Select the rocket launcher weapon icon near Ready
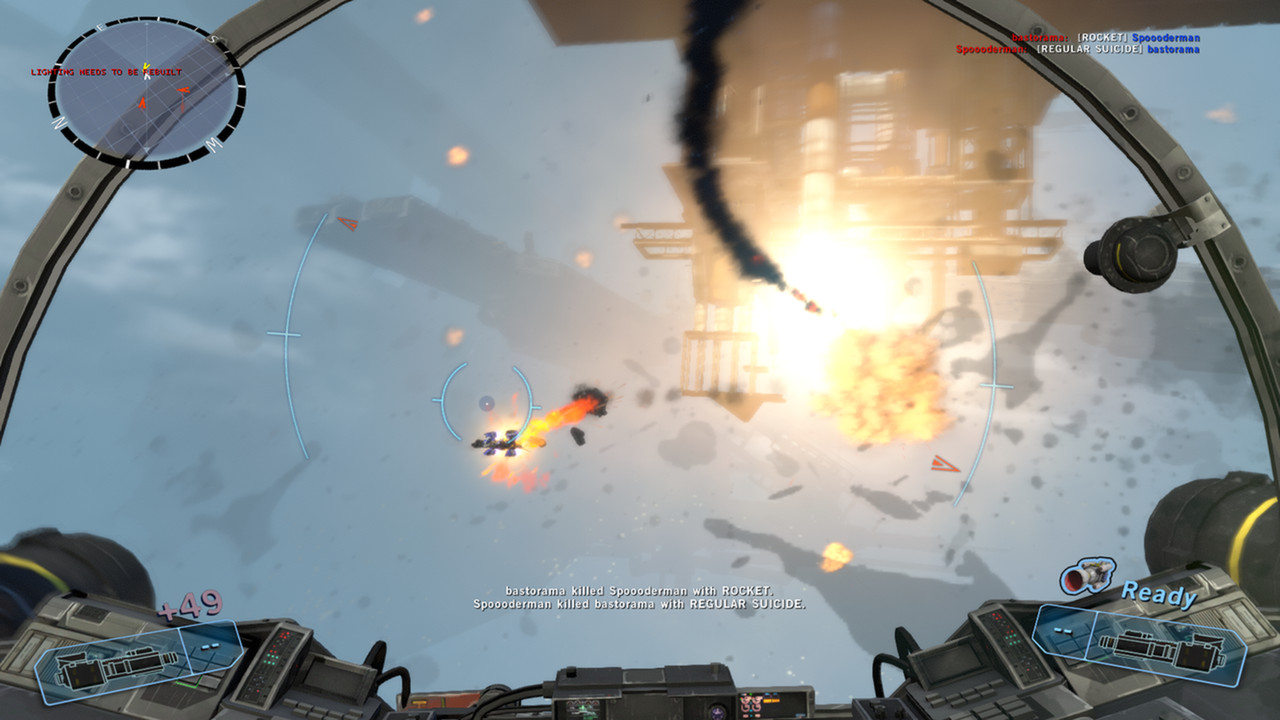The height and width of the screenshot is (720, 1280). coord(1086,575)
